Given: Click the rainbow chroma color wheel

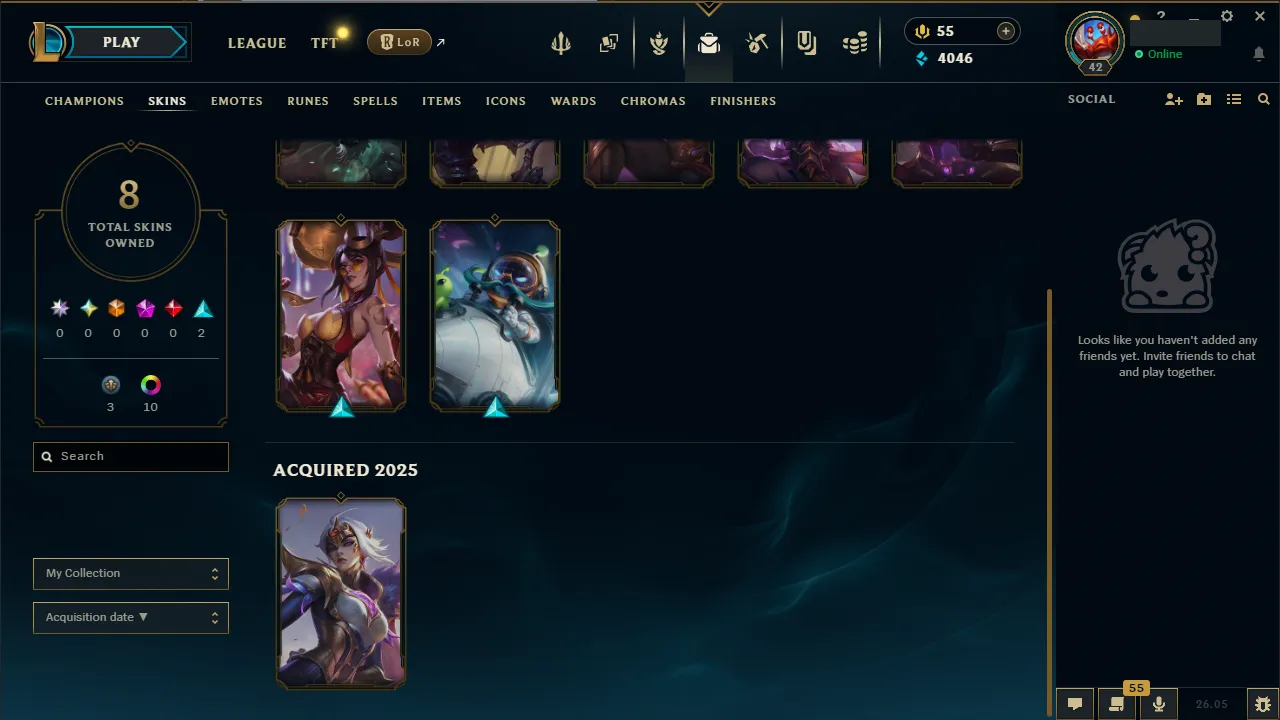Looking at the screenshot, I should 150,384.
